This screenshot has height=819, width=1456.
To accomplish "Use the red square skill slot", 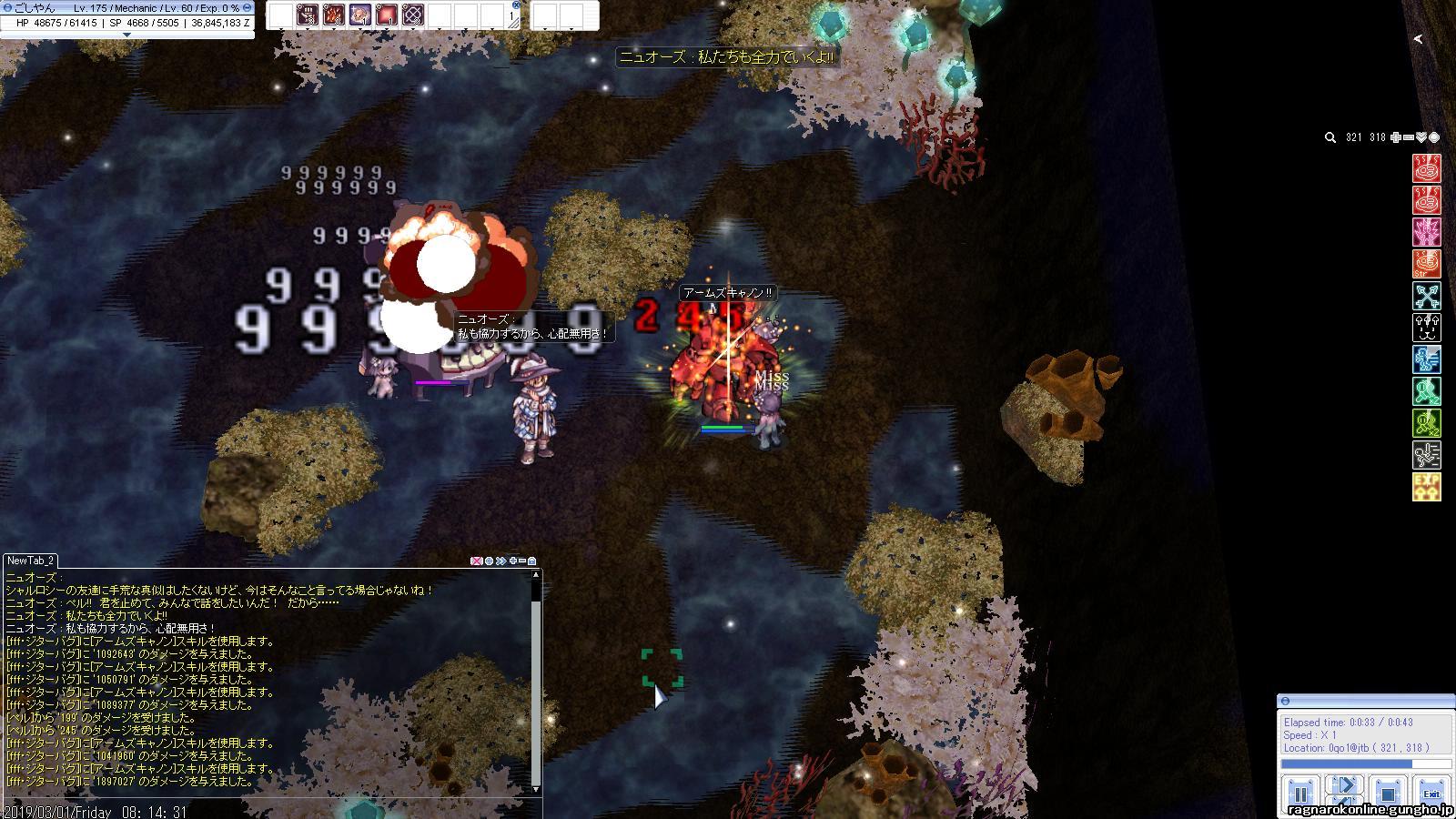I will (x=387, y=15).
